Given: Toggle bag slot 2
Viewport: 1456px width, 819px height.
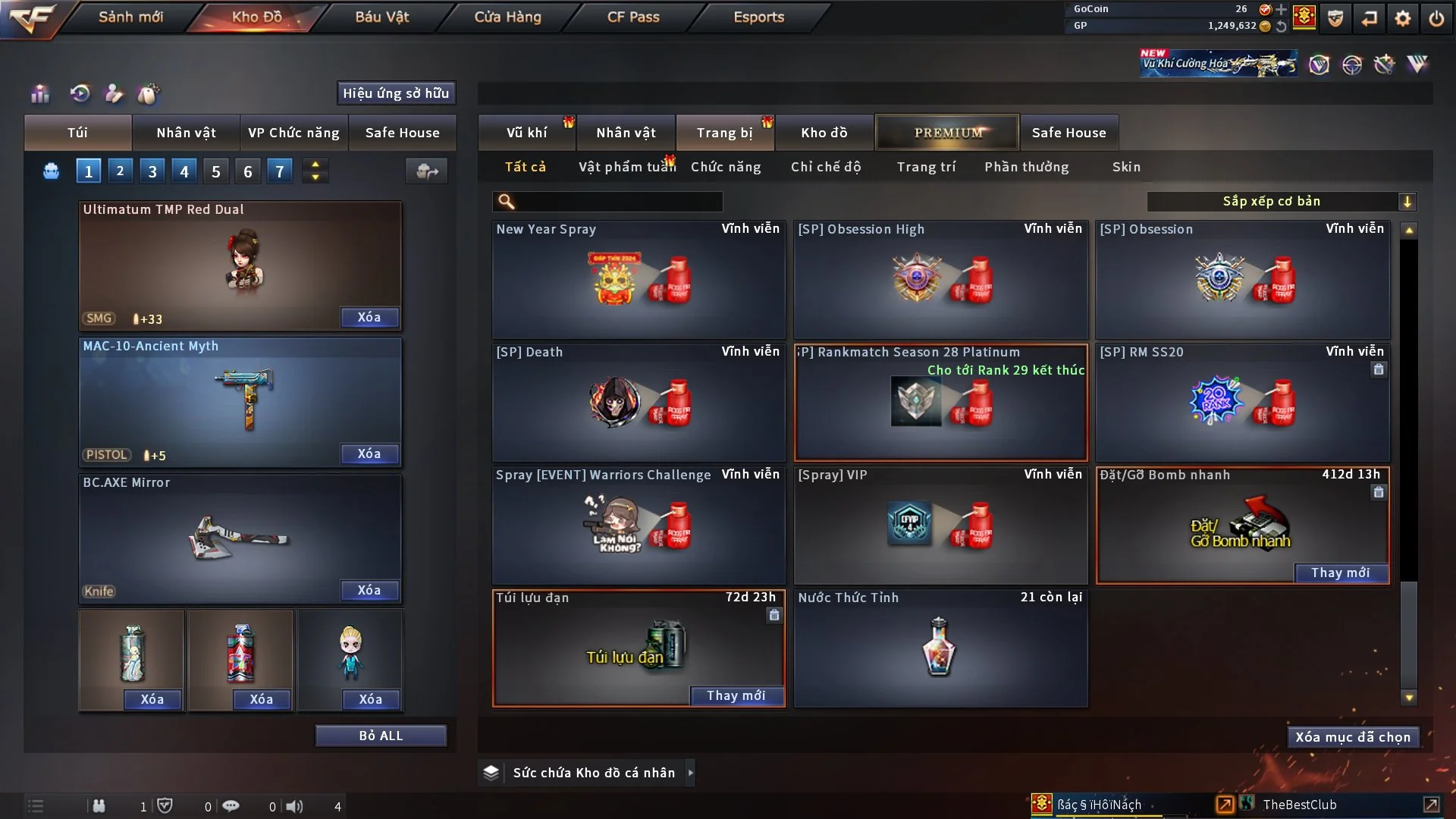Looking at the screenshot, I should (120, 171).
